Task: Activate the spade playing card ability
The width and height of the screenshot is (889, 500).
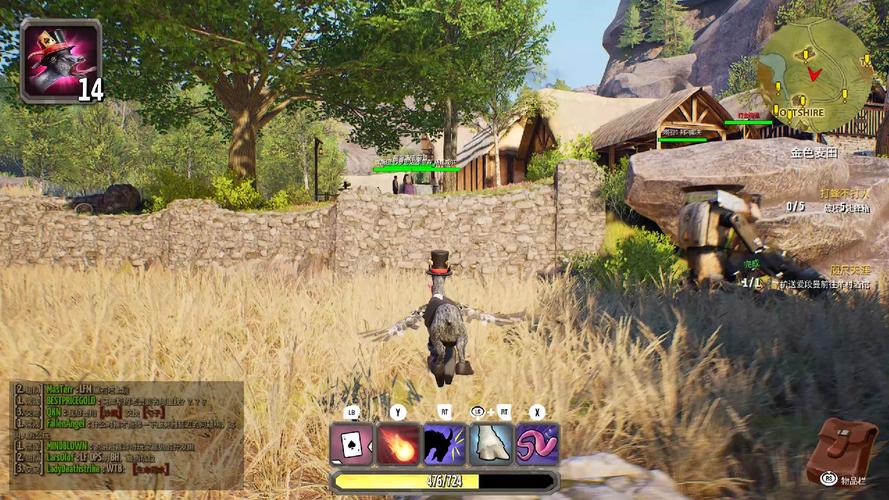Action: (351, 444)
